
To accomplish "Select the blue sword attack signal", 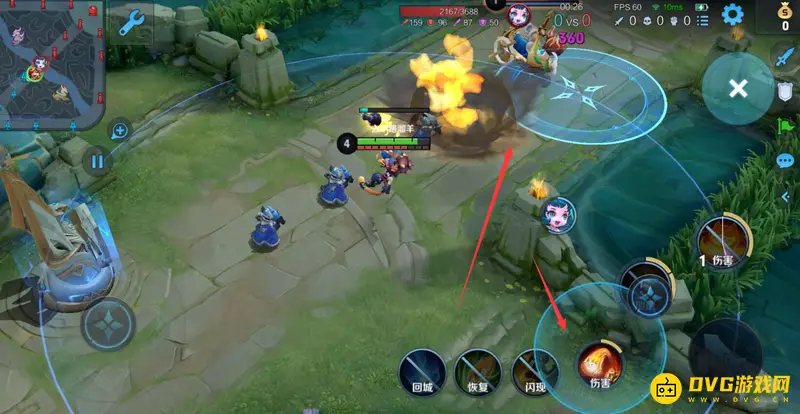I will pyautogui.click(x=785, y=58).
